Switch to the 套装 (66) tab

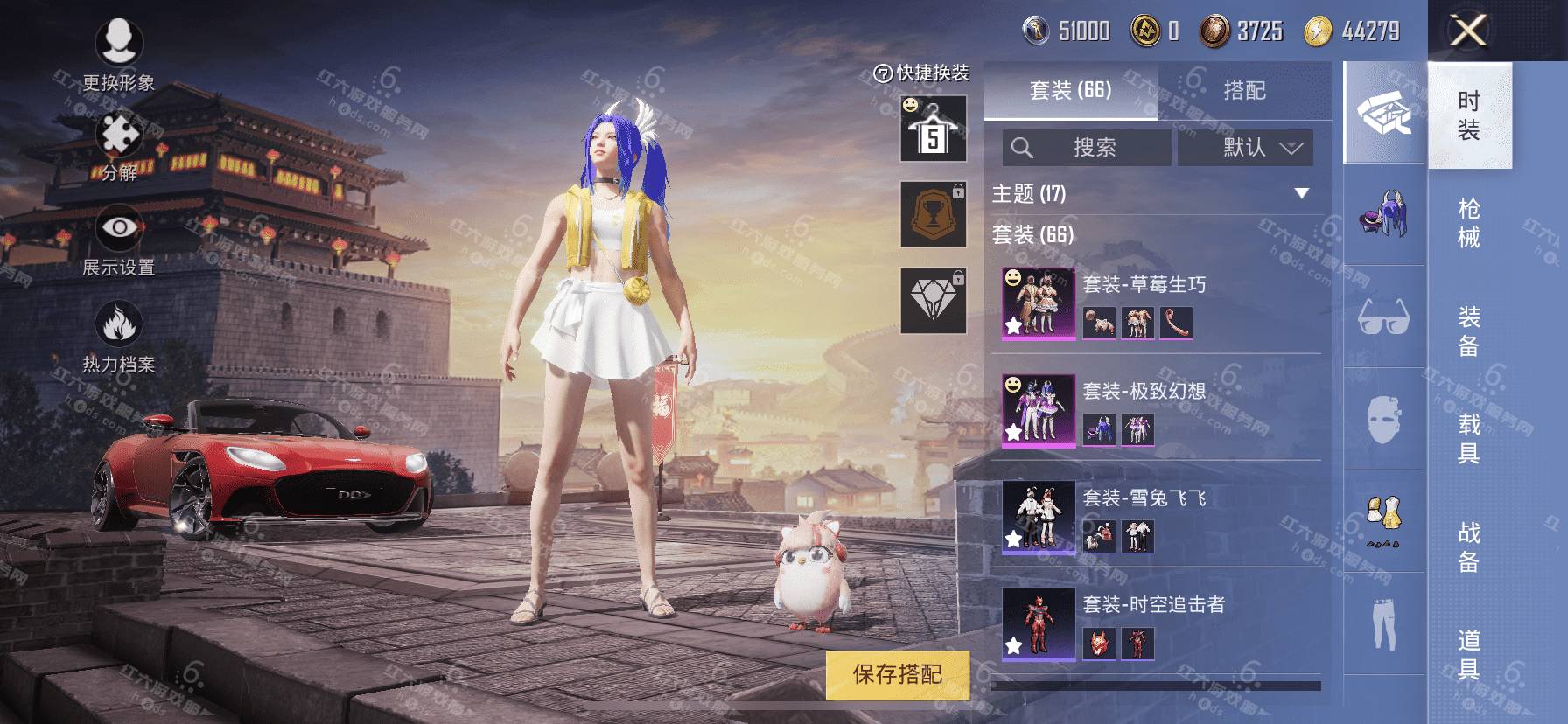coord(1070,90)
